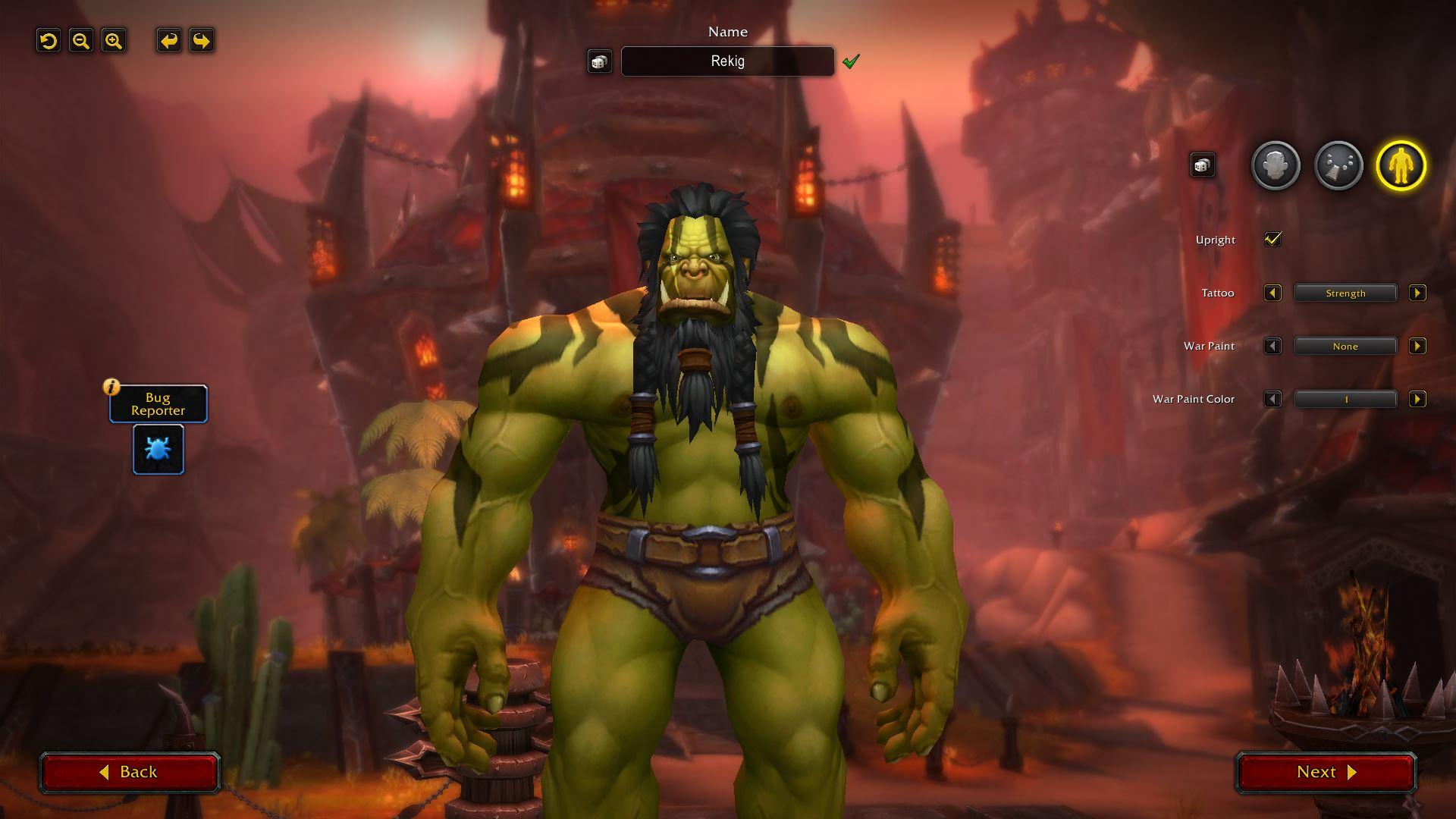
Task: Rotate character with the left arrow button
Action: (x=169, y=41)
